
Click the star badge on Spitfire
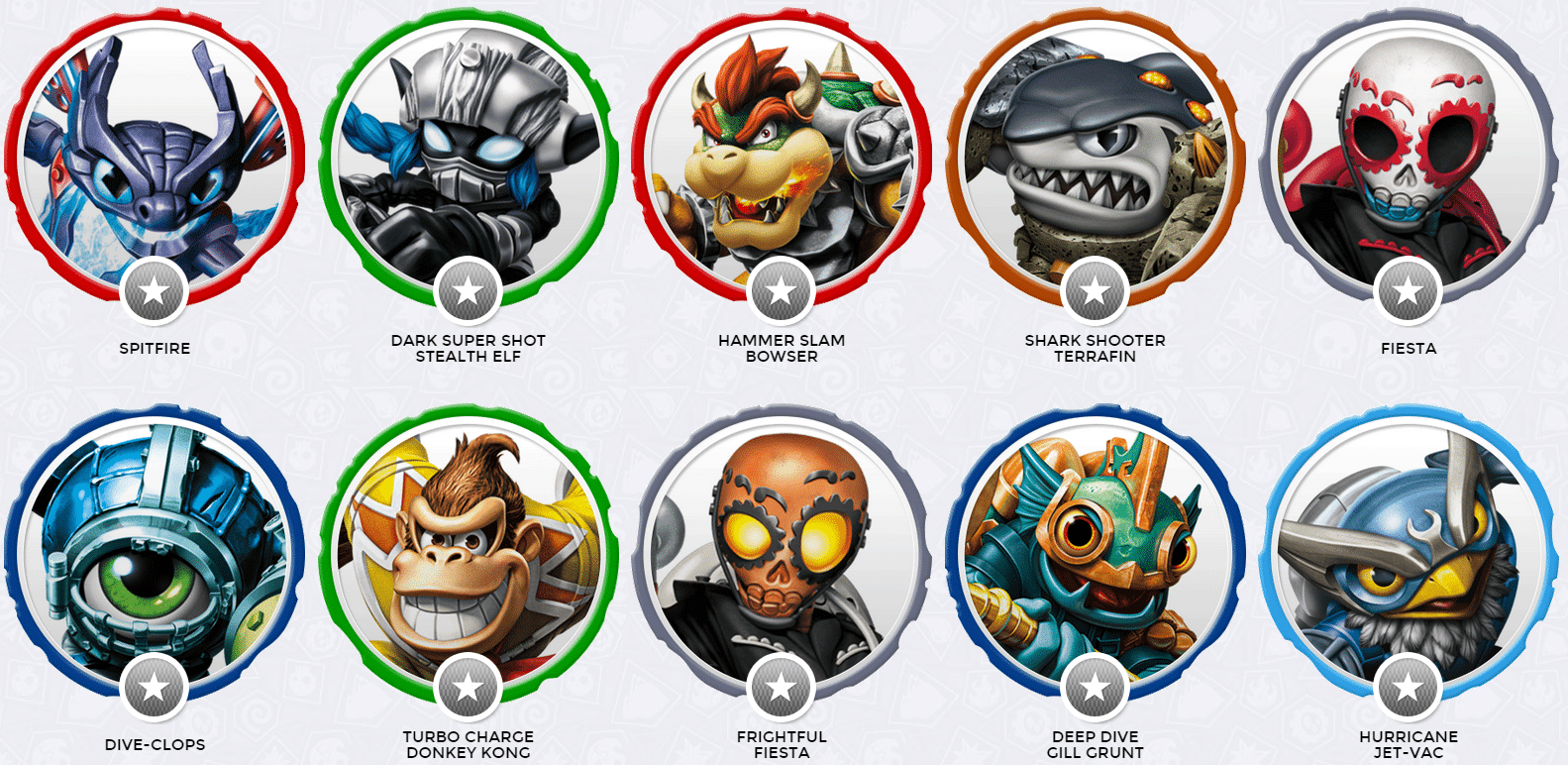154,292
